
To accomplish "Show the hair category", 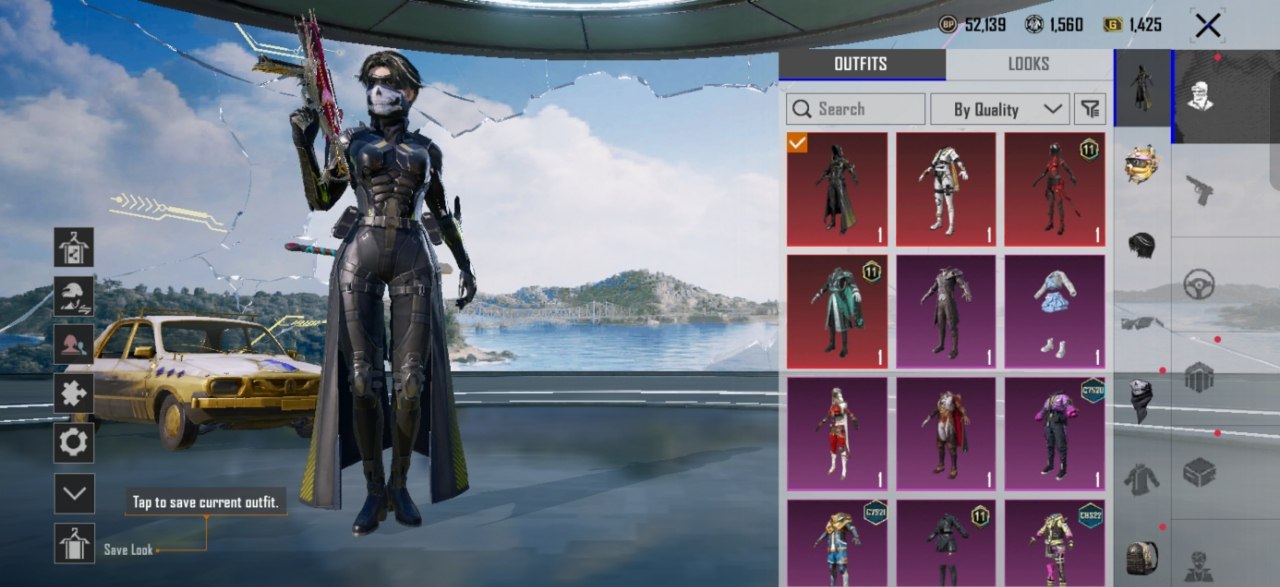I will pos(1142,244).
